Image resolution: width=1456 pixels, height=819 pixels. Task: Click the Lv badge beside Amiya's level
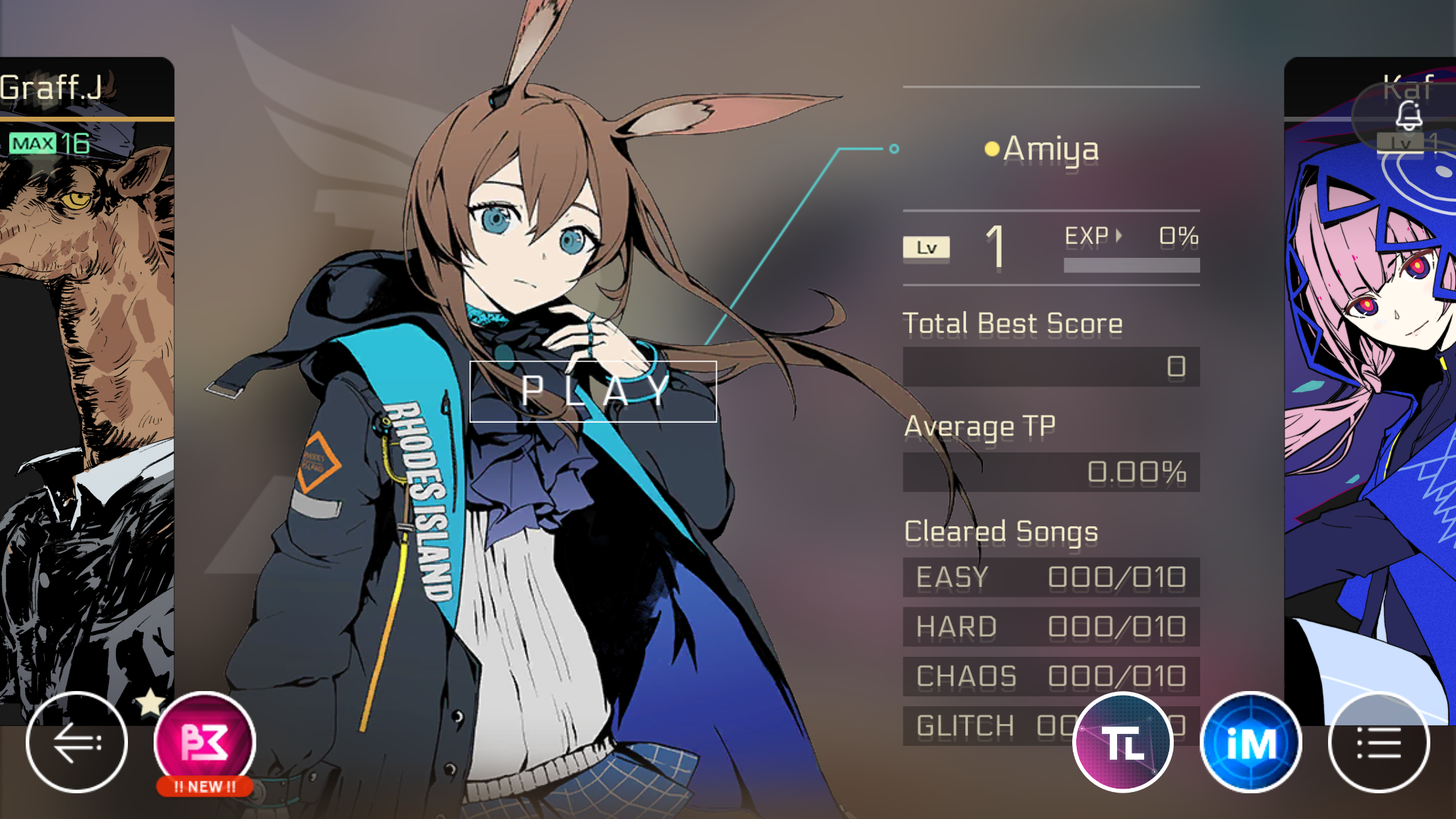pos(926,245)
